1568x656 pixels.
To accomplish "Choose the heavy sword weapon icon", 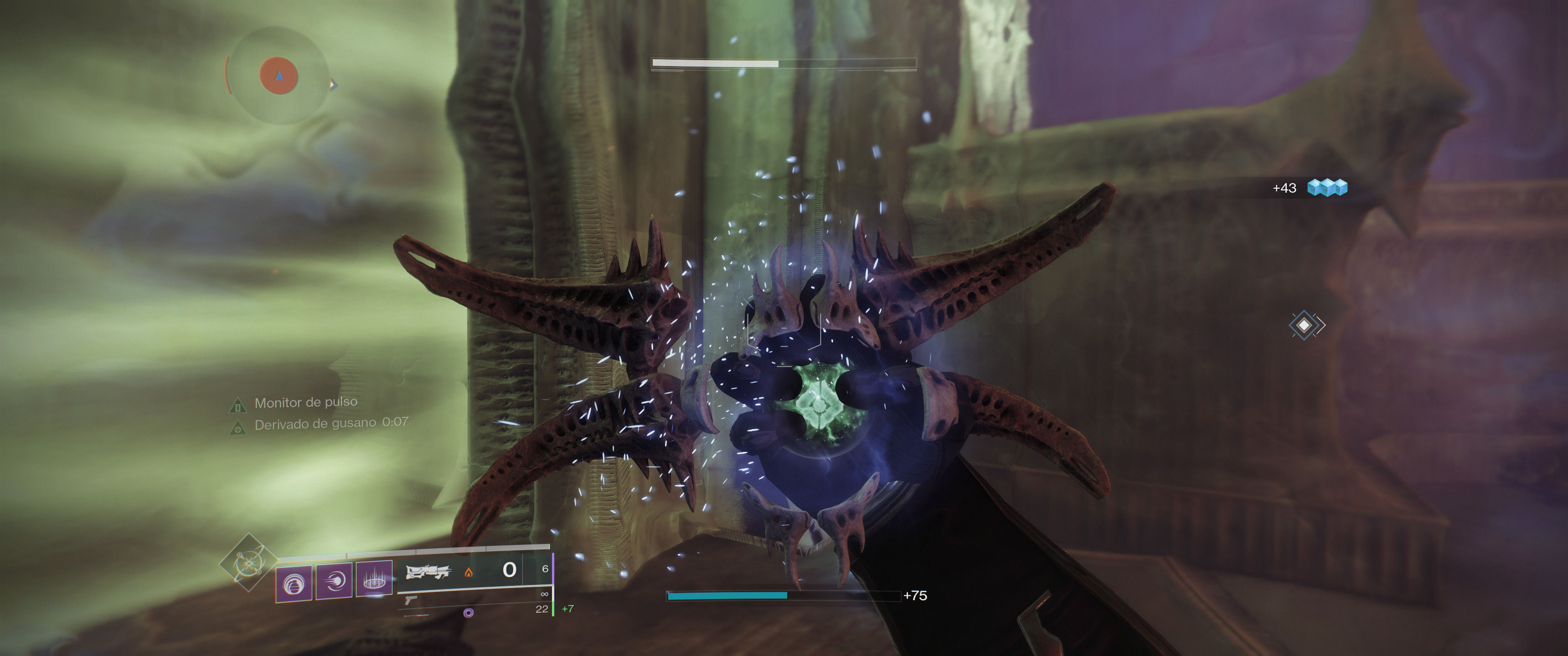I will tap(416, 615).
